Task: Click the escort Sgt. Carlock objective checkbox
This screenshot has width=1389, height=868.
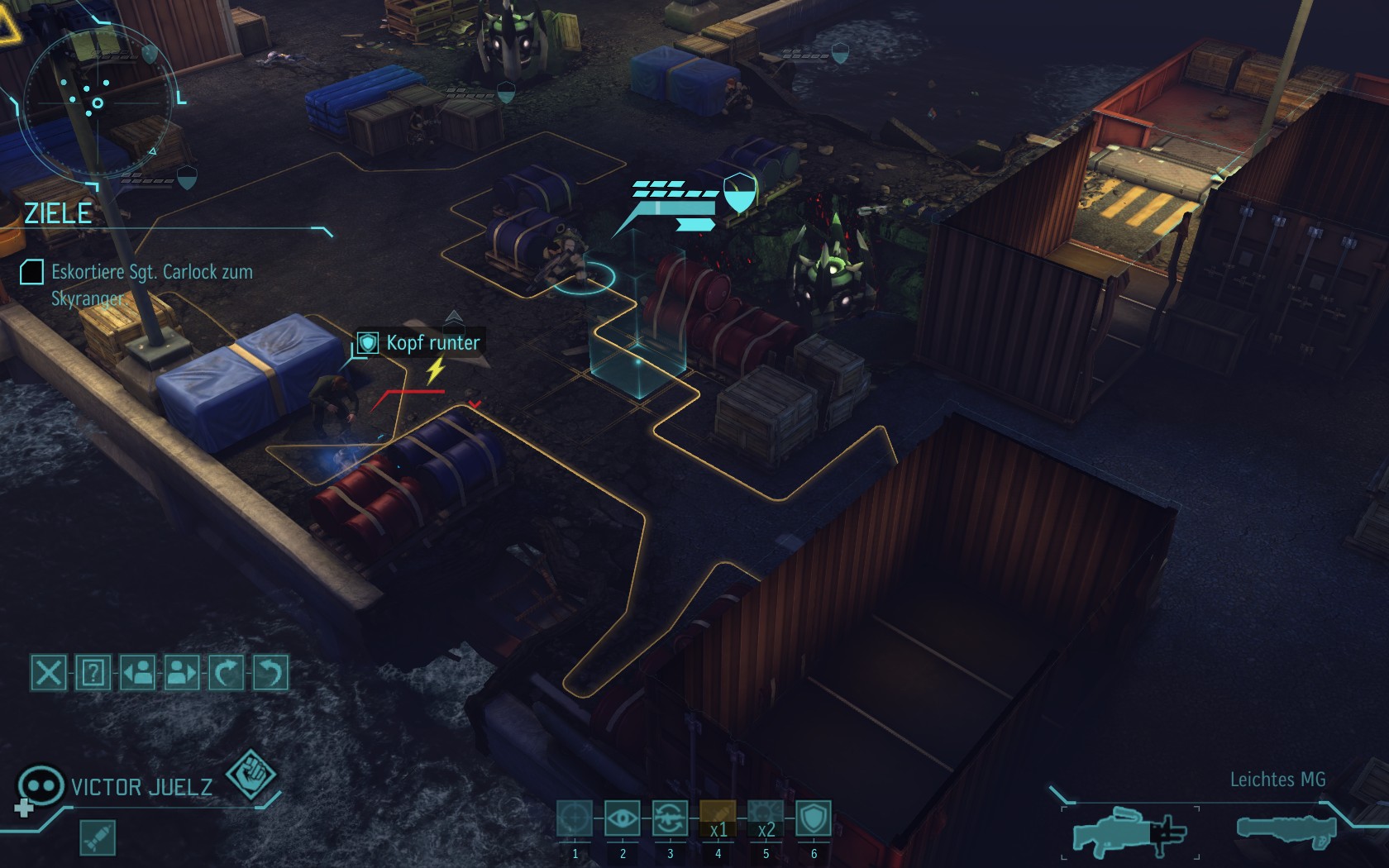Action: tap(31, 272)
